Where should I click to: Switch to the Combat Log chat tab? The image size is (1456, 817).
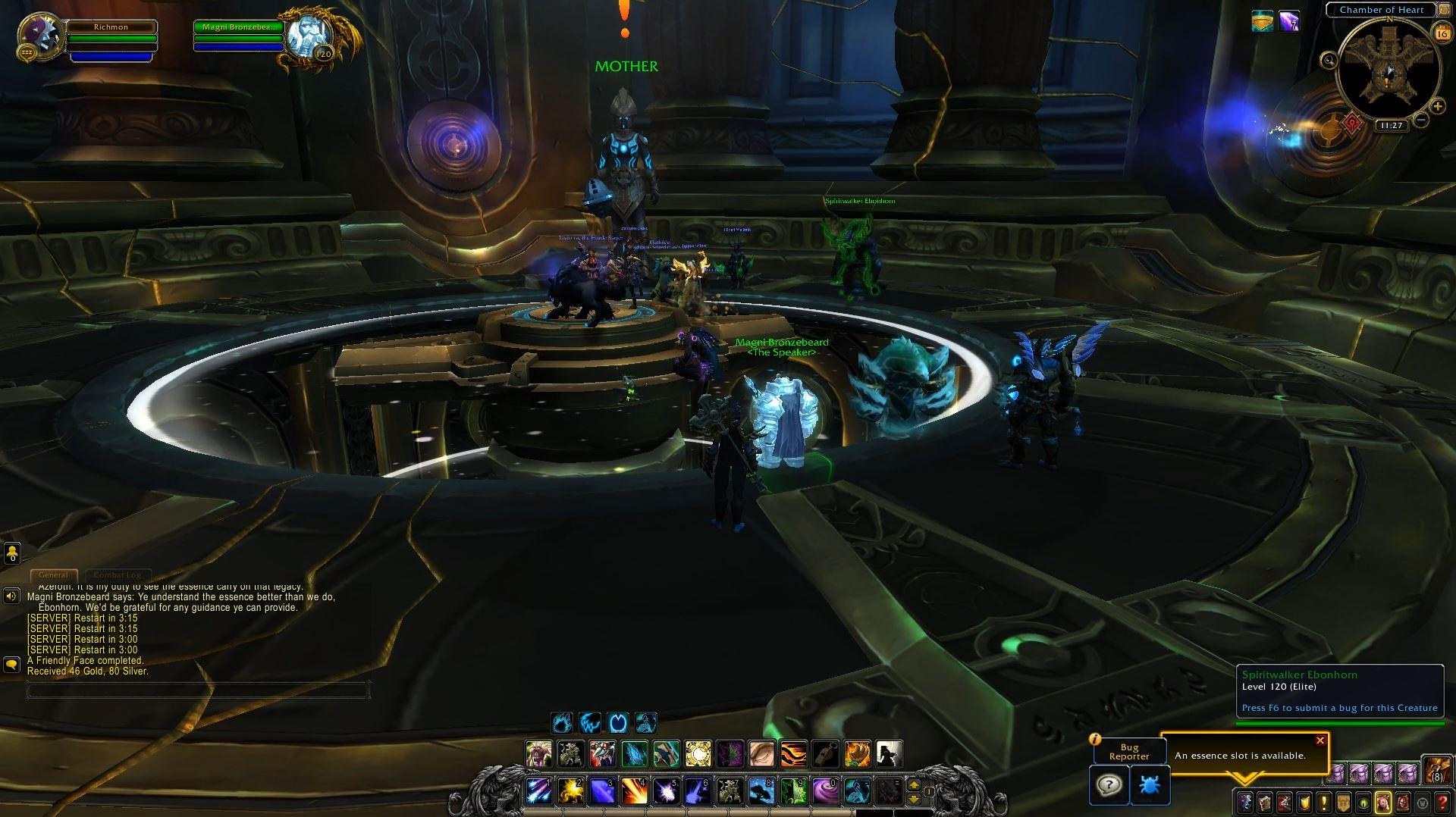coord(118,575)
